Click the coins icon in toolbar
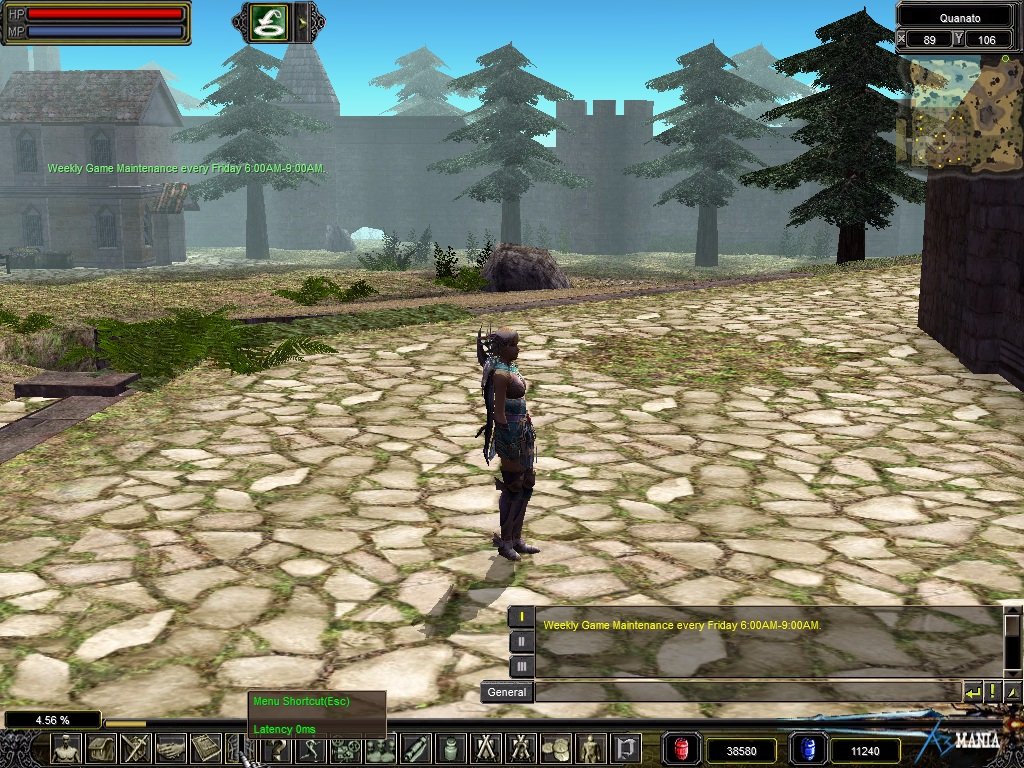The height and width of the screenshot is (768, 1024). [x=556, y=748]
